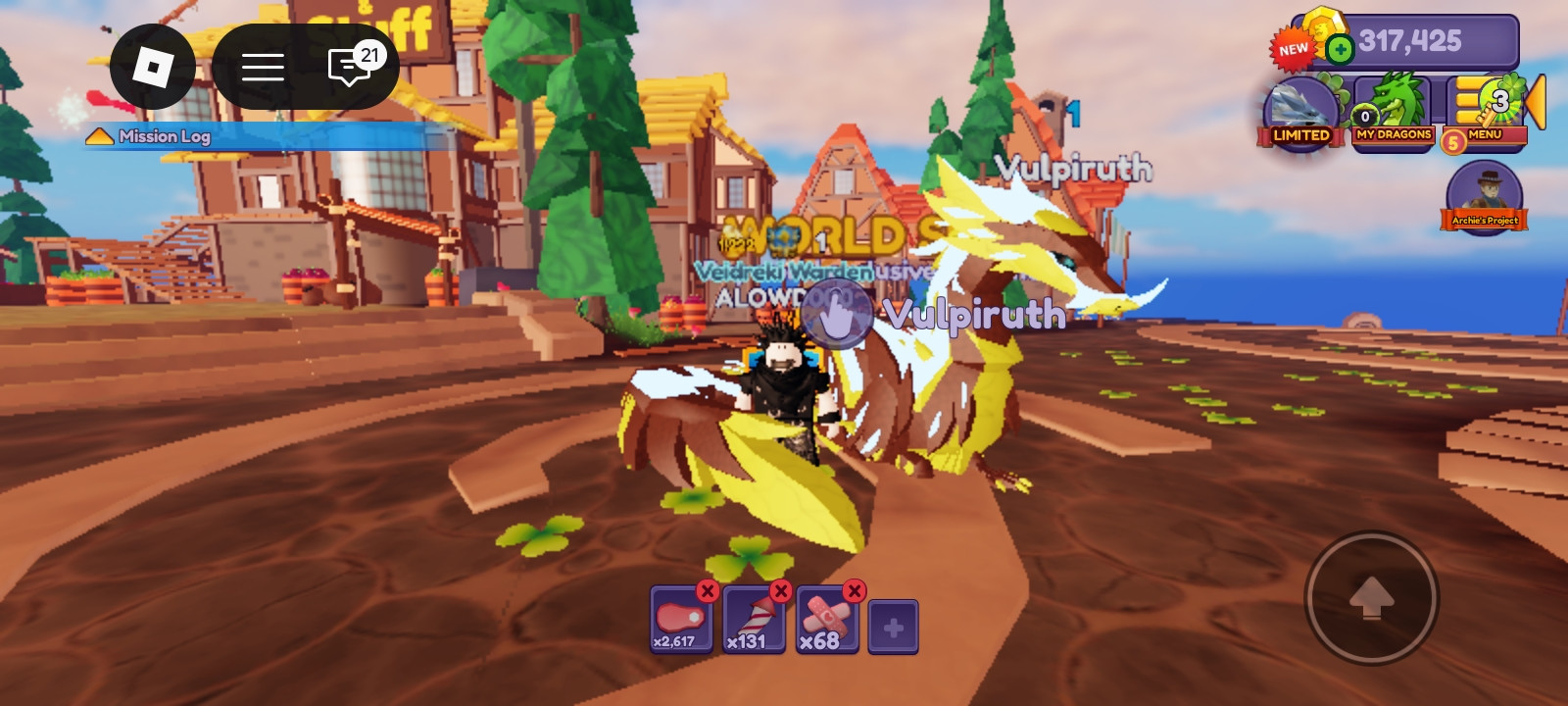This screenshot has height=706, width=1568.
Task: Open Archie's Project
Action: coord(1484,196)
